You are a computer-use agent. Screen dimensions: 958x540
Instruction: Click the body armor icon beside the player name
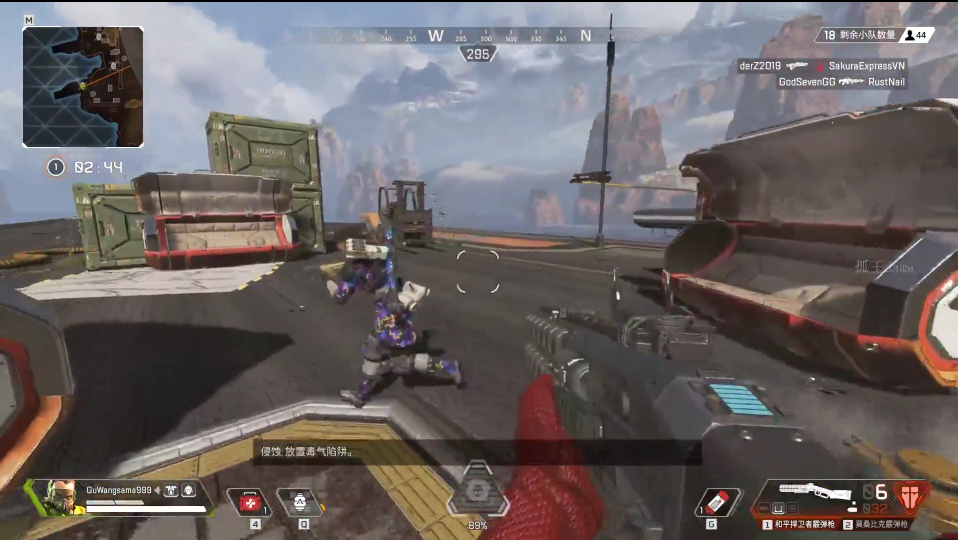coord(170,490)
